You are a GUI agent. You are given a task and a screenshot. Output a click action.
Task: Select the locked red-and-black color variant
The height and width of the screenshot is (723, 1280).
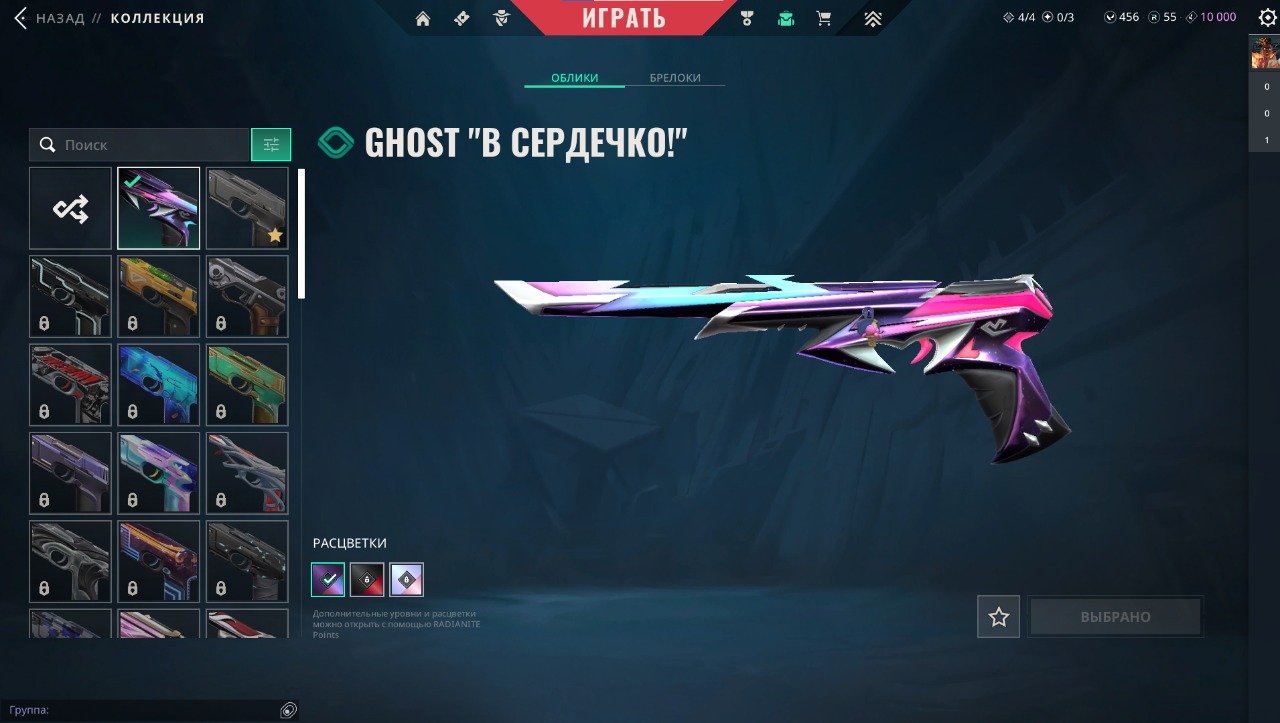click(x=367, y=579)
